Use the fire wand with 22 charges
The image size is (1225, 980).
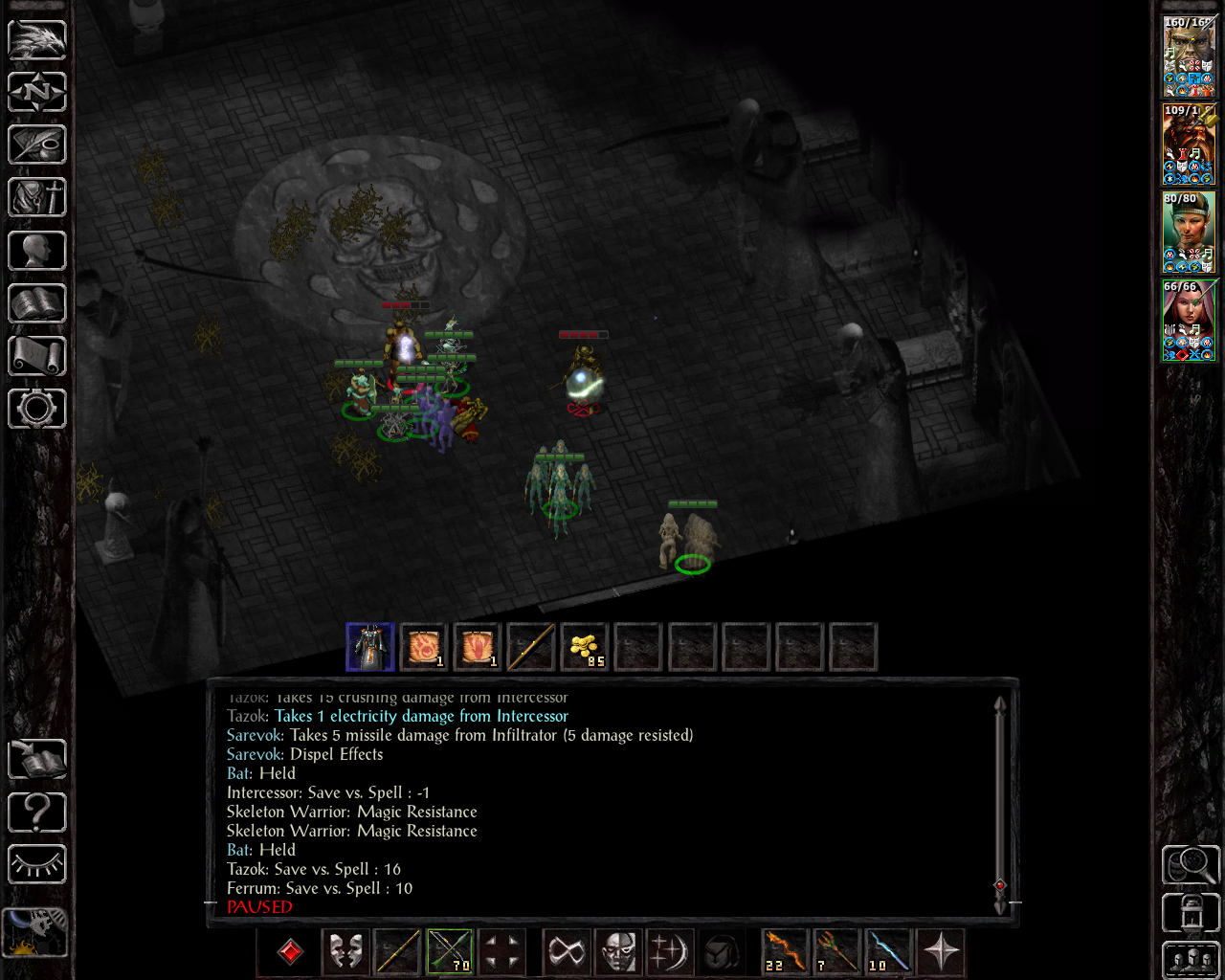tap(785, 951)
